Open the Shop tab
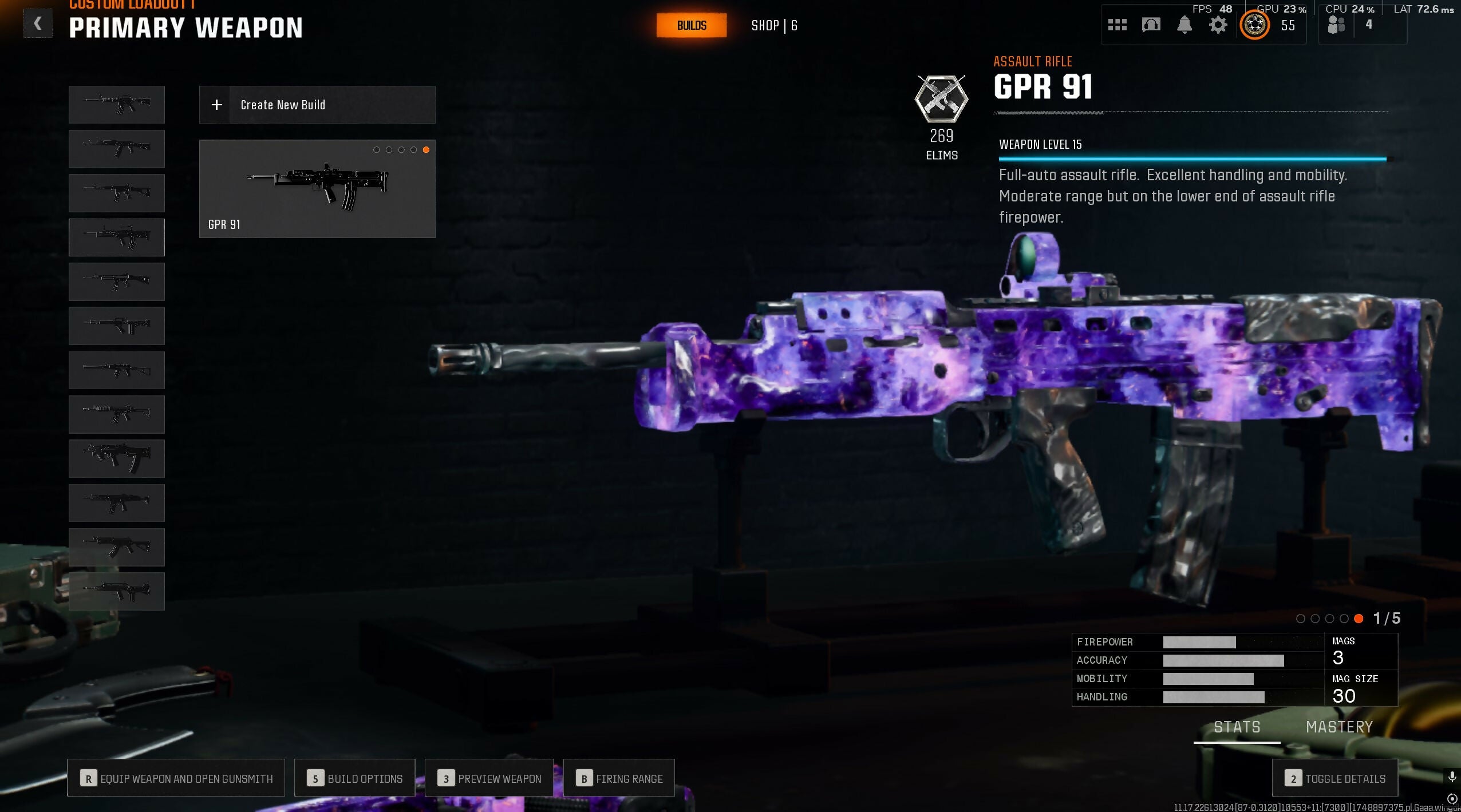The height and width of the screenshot is (812, 1461). (773, 26)
